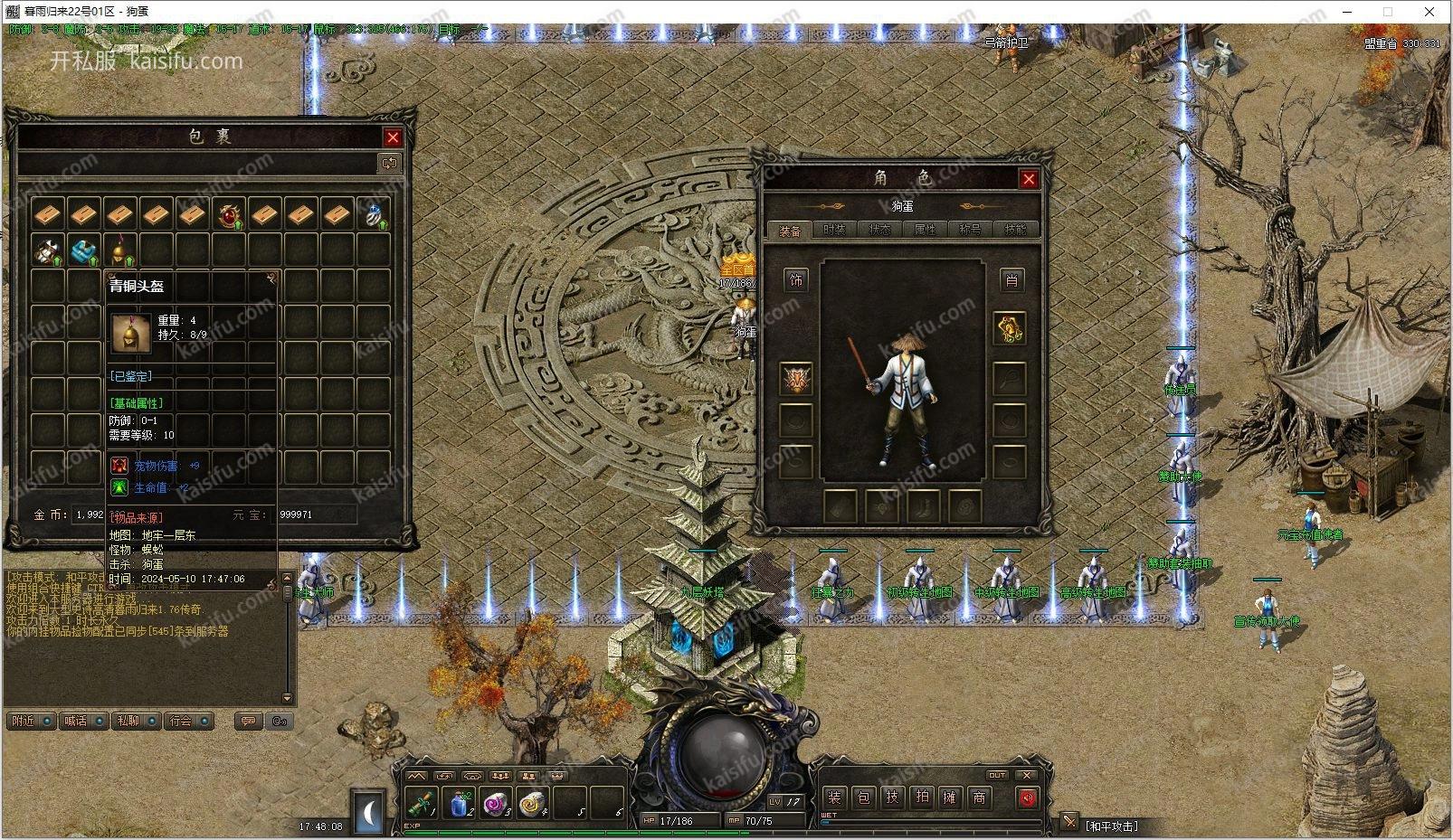Use the blue potion in hotbar slot 2

pos(460,802)
